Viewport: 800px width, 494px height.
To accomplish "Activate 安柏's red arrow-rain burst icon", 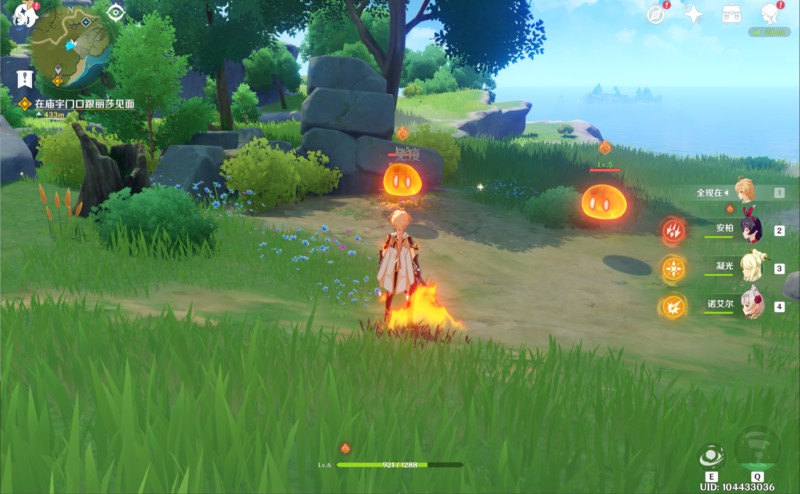I will (673, 231).
